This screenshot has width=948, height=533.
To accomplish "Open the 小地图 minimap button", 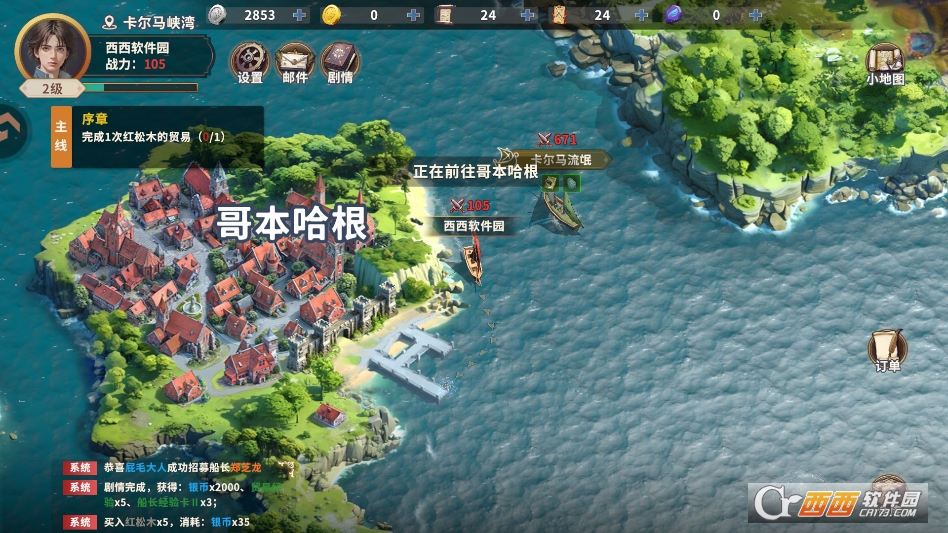I will tap(885, 63).
